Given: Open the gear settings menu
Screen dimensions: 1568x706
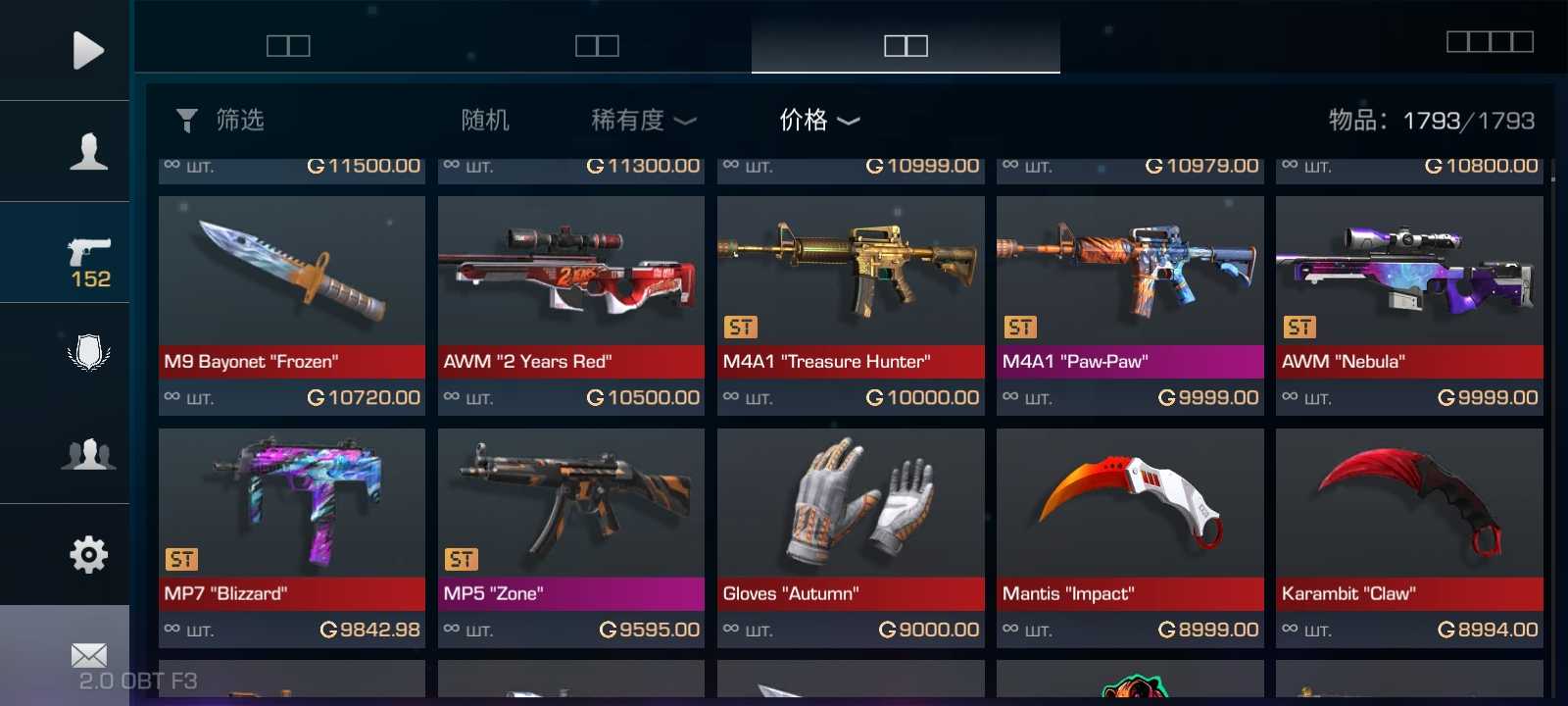Looking at the screenshot, I should (88, 555).
